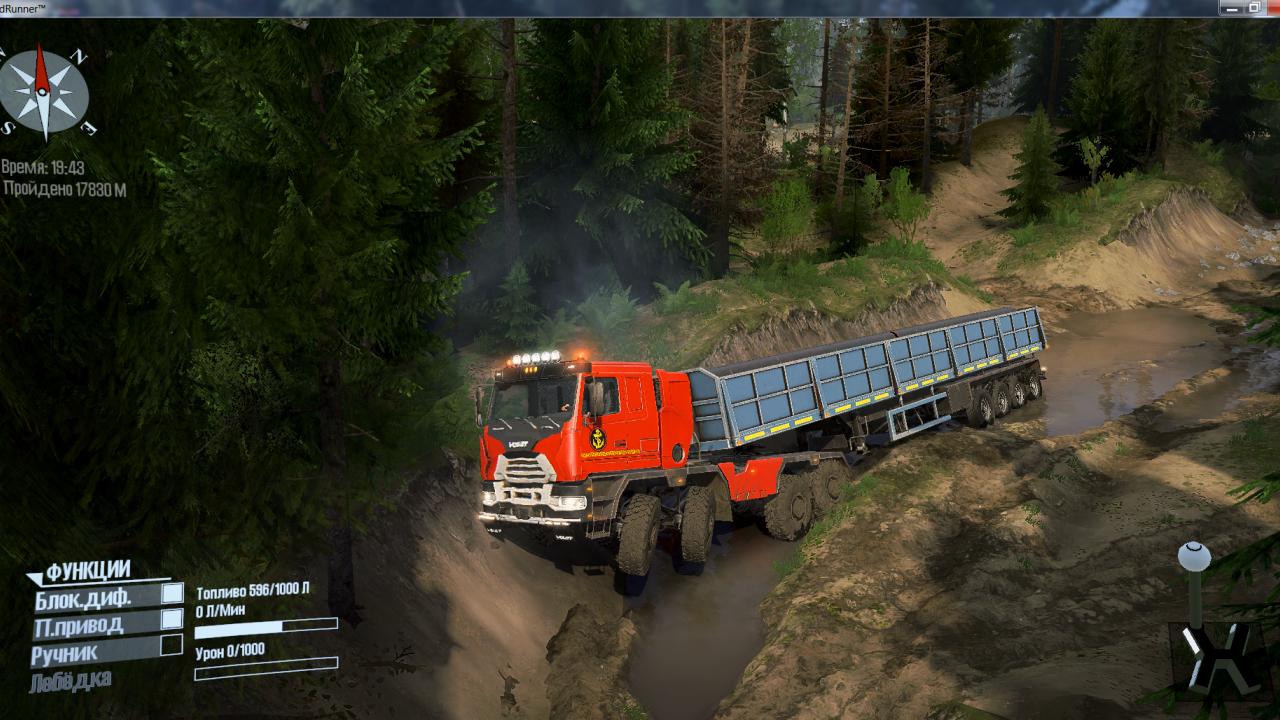The image size is (1280, 720).
Task: Minimize the game window
Action: point(1232,7)
